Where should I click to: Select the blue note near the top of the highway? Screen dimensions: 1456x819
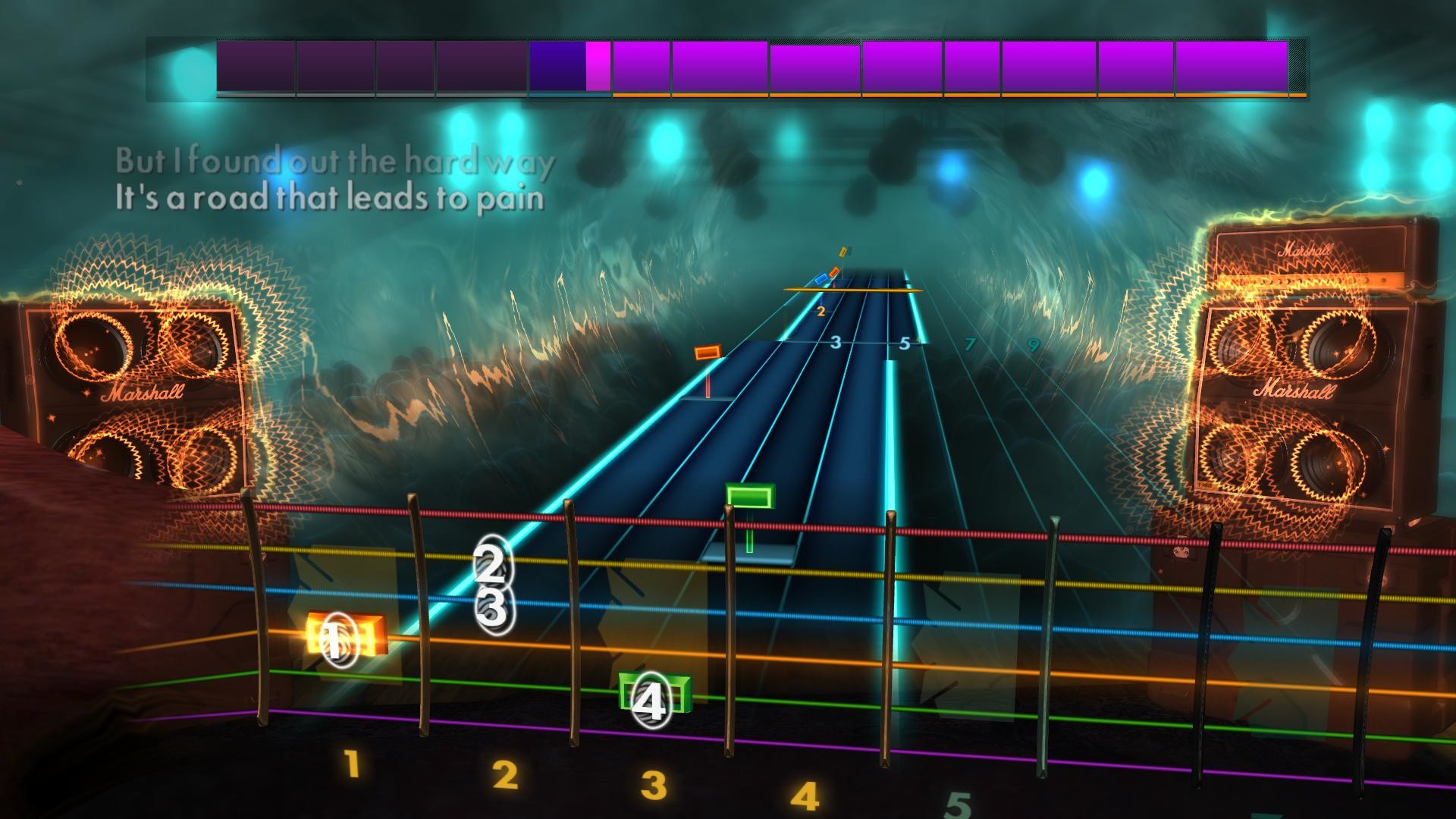820,279
